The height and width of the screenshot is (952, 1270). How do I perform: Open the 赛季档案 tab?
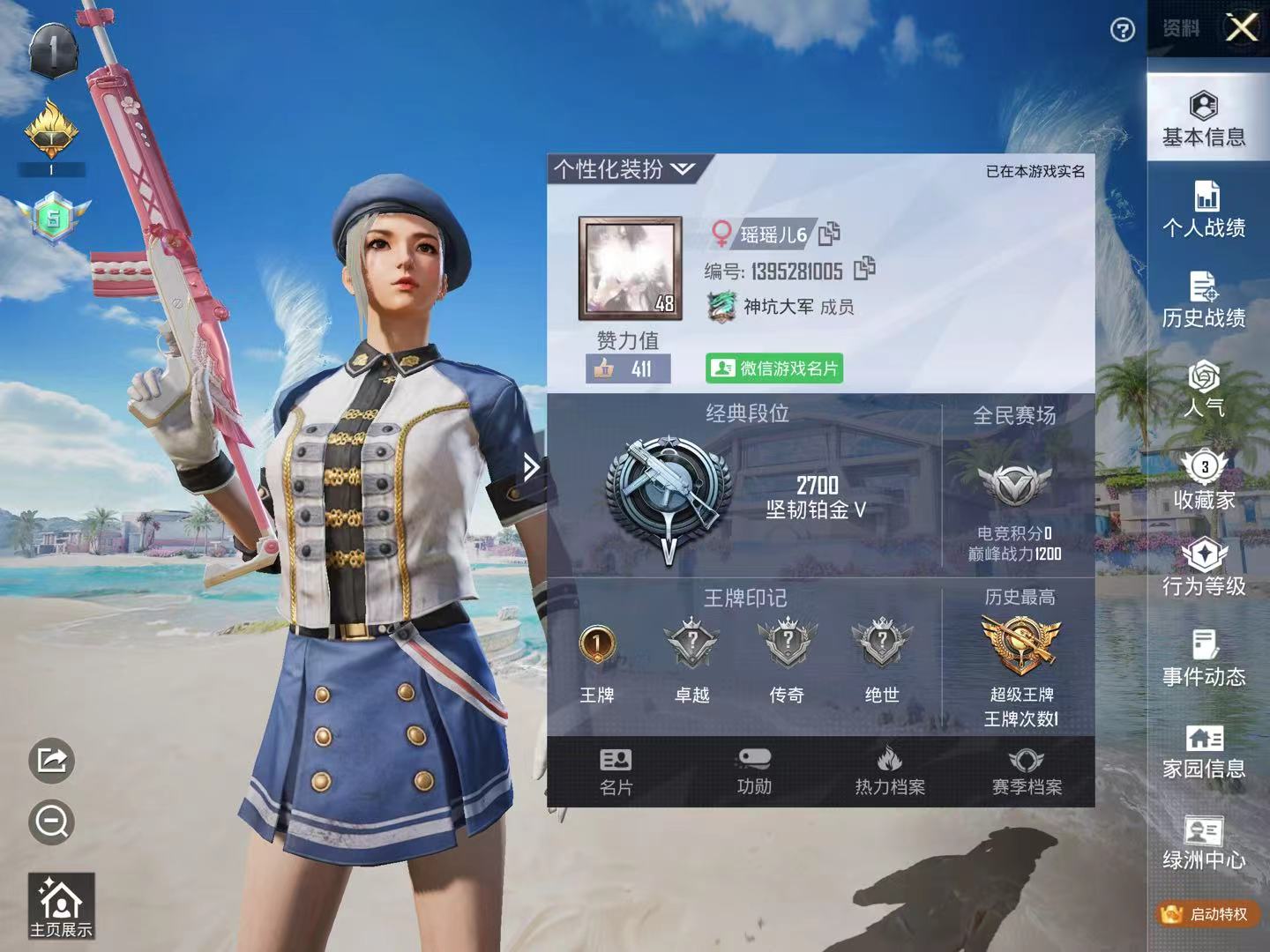[x=1029, y=770]
